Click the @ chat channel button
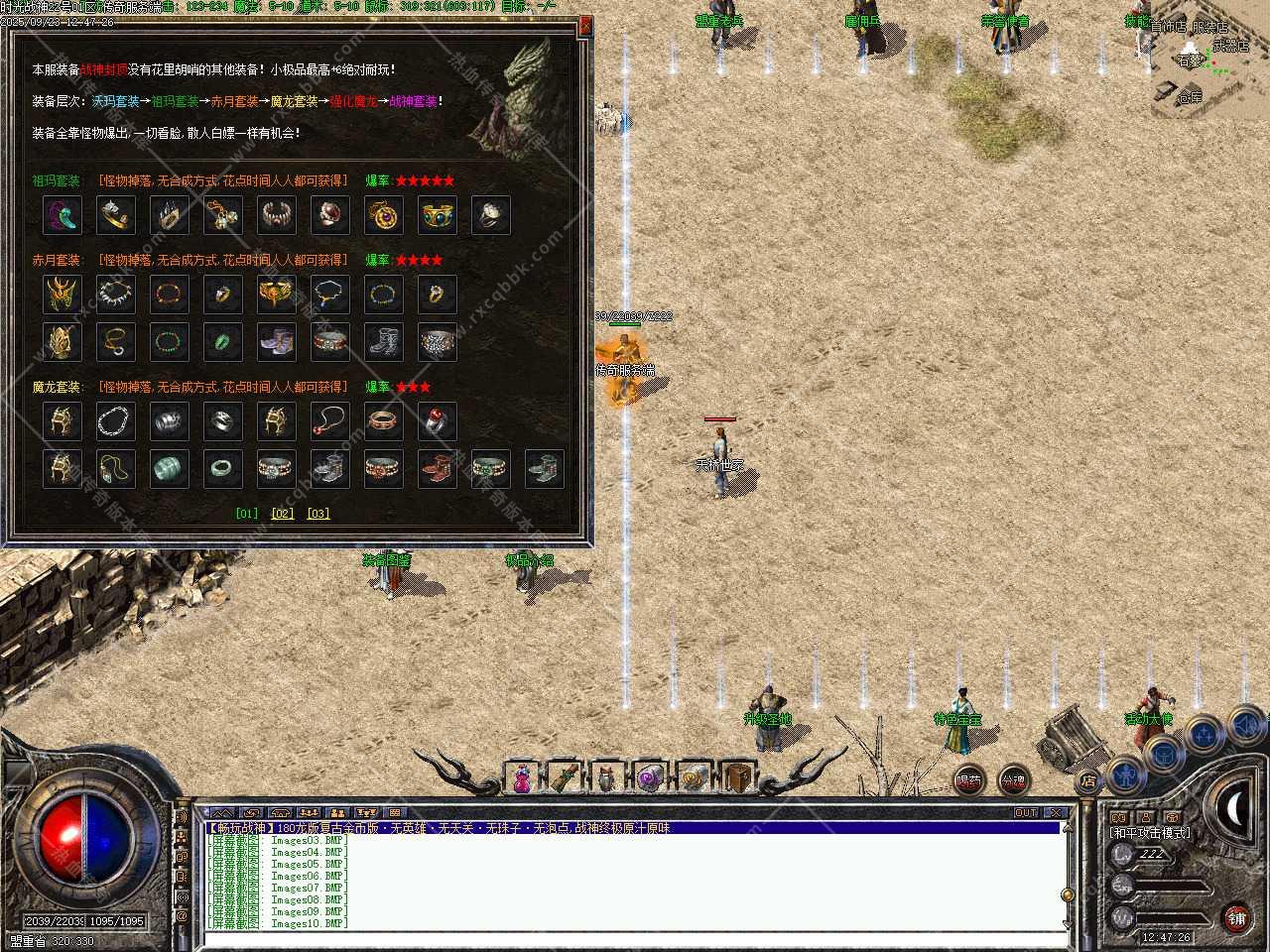This screenshot has height=952, width=1270. pyautogui.click(x=182, y=917)
